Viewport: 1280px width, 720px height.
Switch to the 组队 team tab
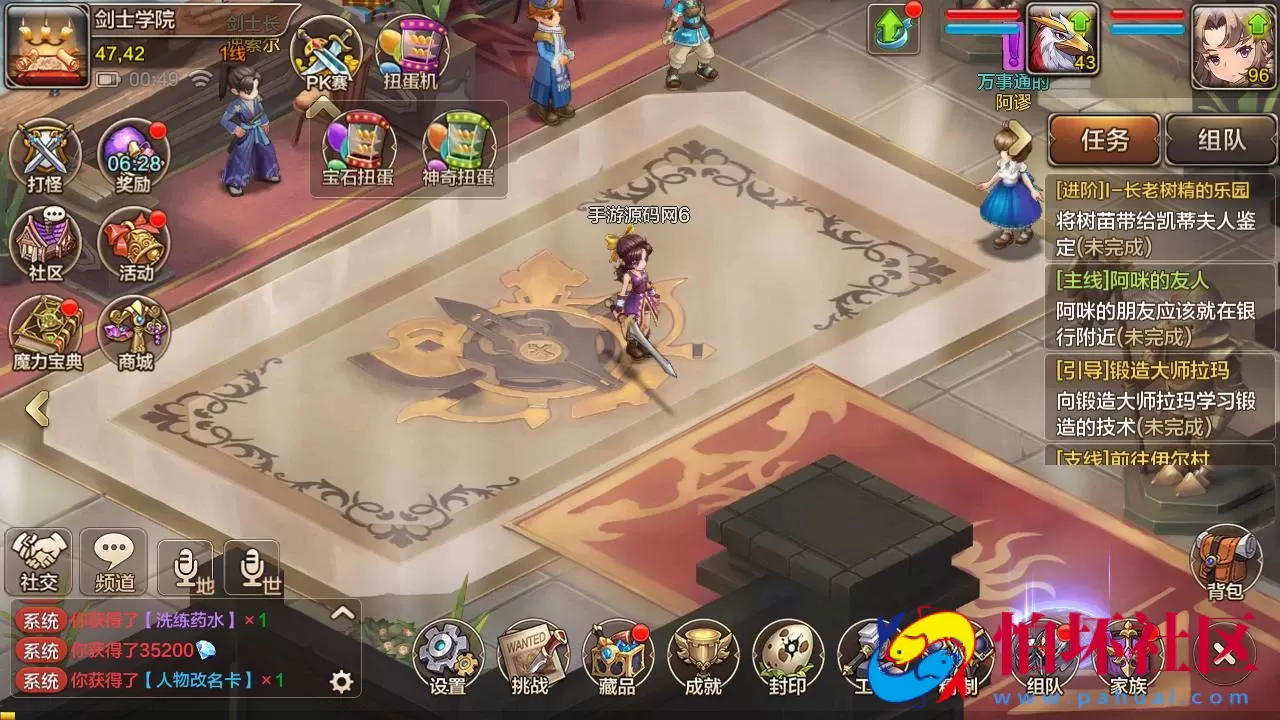point(1221,140)
